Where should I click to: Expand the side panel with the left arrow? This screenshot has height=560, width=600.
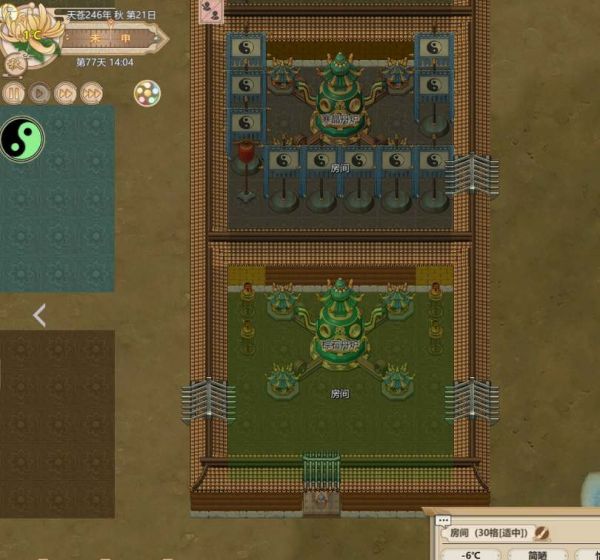(x=39, y=316)
